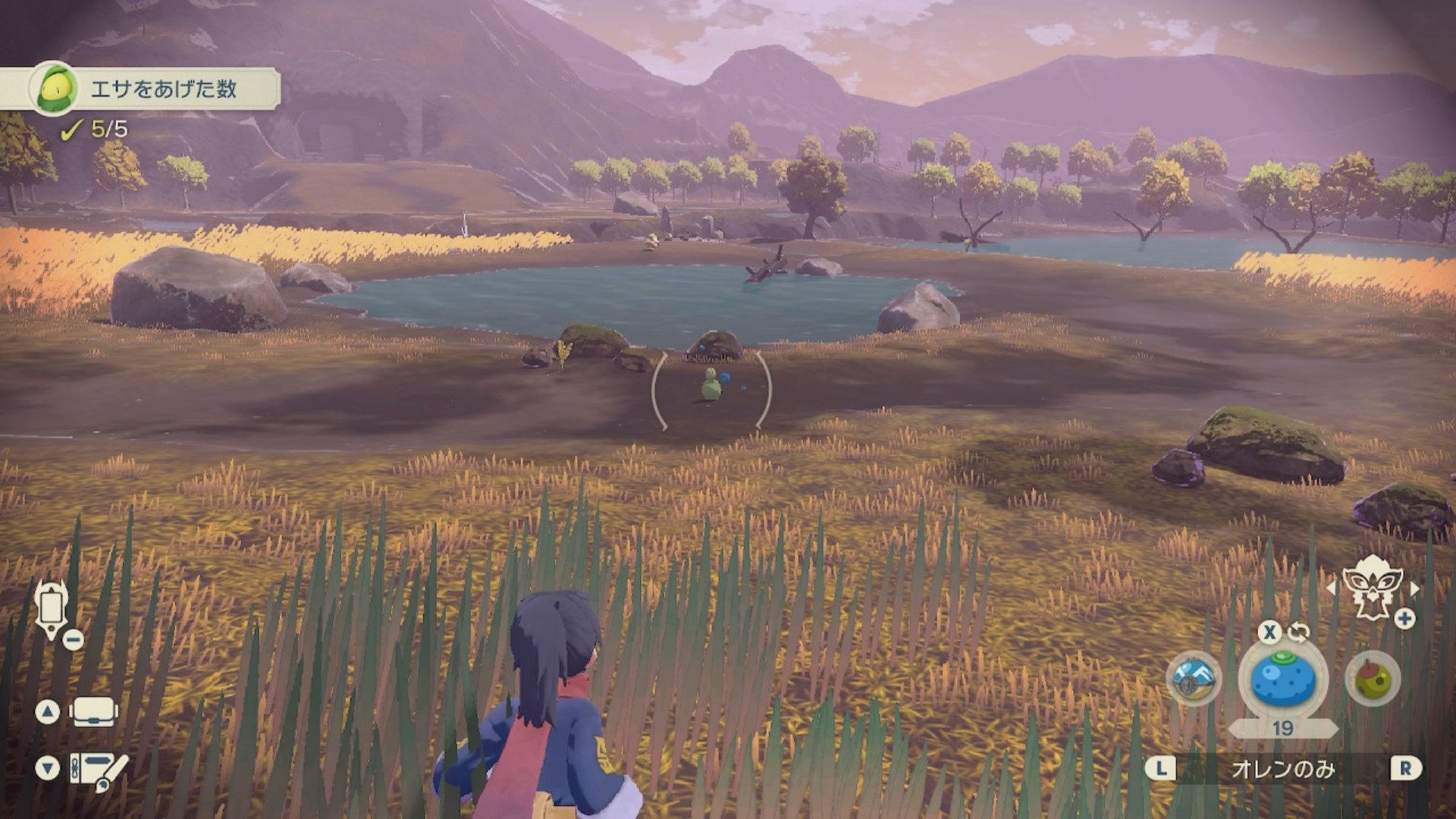
Task: Cycle to the previous ride Pokémon arrow
Action: coord(1332,588)
